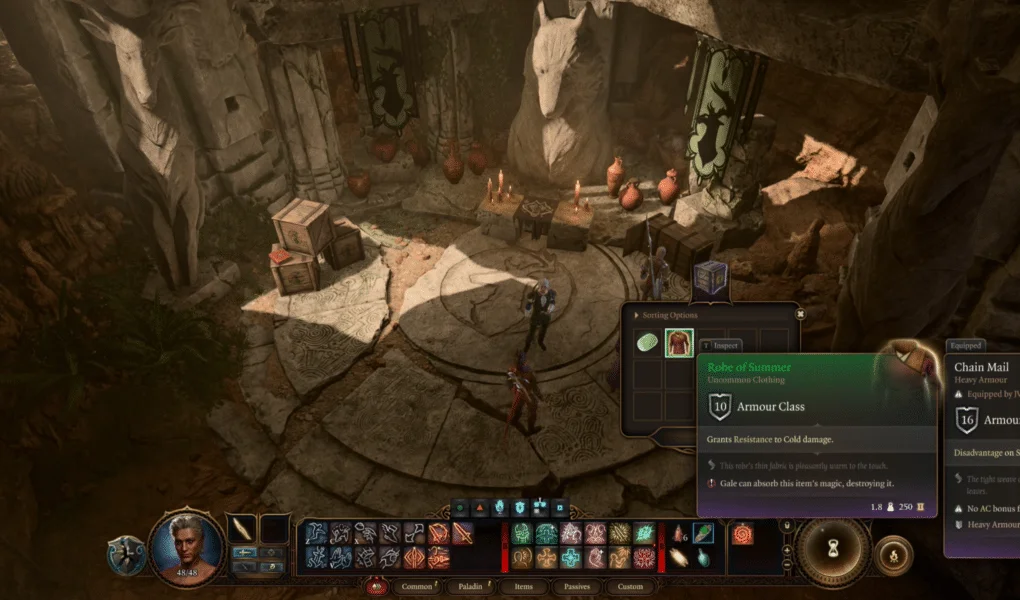Select the equipped melee weapon slot

coord(243,529)
